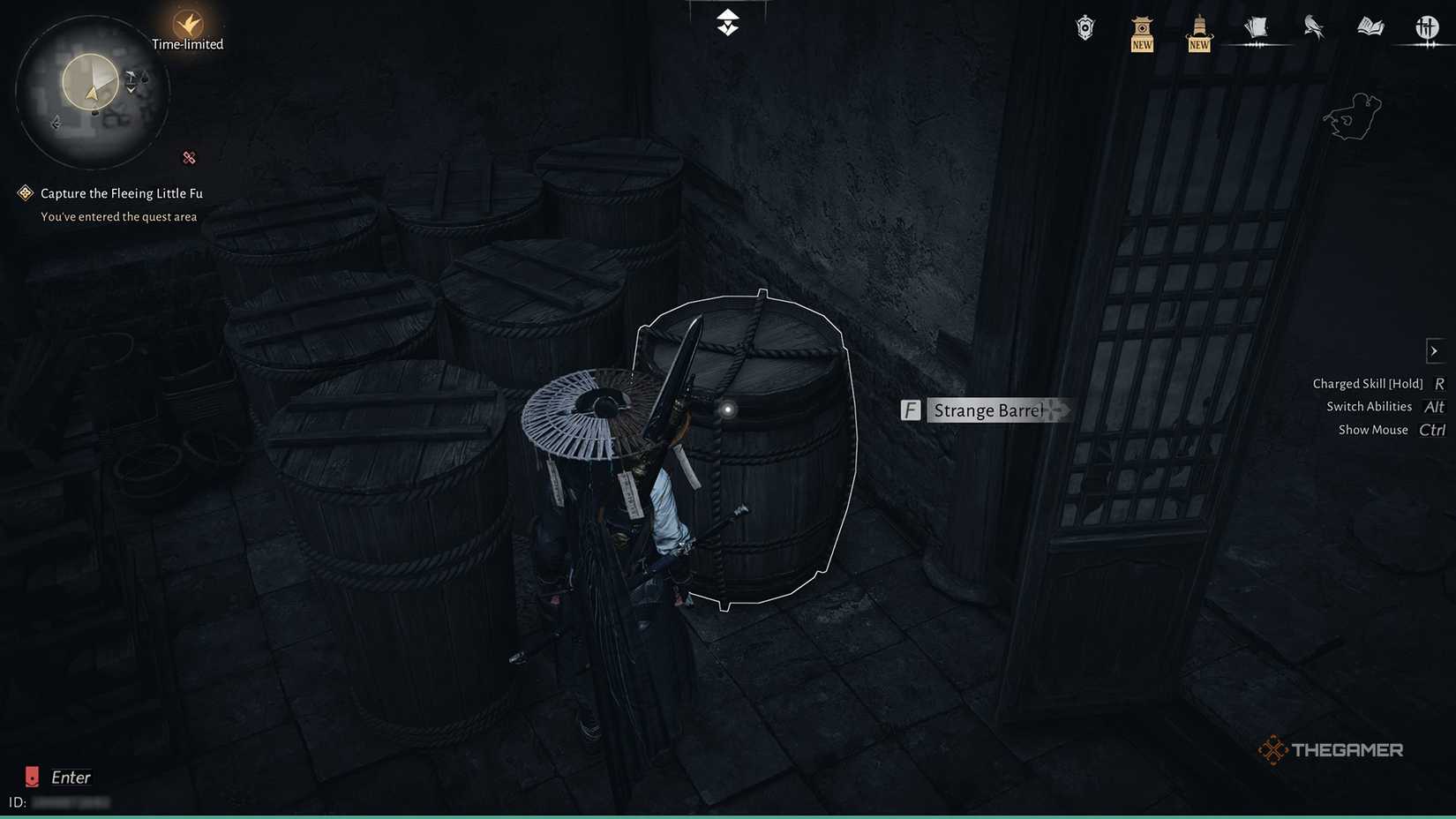This screenshot has height=819, width=1456.
Task: Open the letters/cards panel icon
Action: pyautogui.click(x=1256, y=27)
